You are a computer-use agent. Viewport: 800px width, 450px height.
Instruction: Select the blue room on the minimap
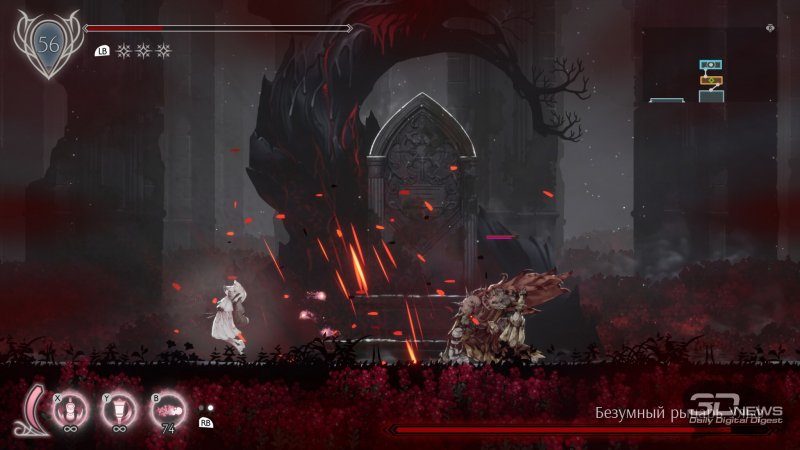point(711,65)
